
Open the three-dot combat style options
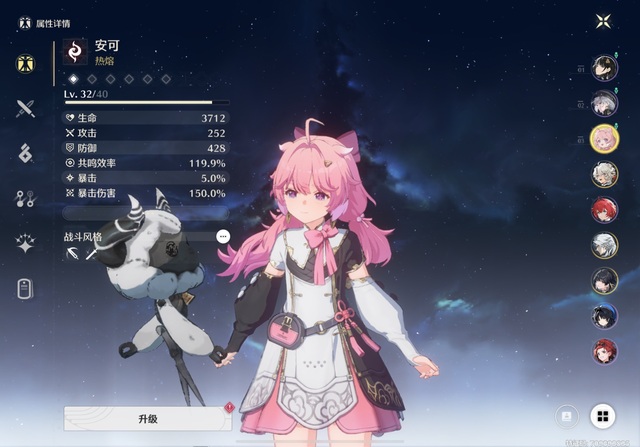click(x=223, y=237)
